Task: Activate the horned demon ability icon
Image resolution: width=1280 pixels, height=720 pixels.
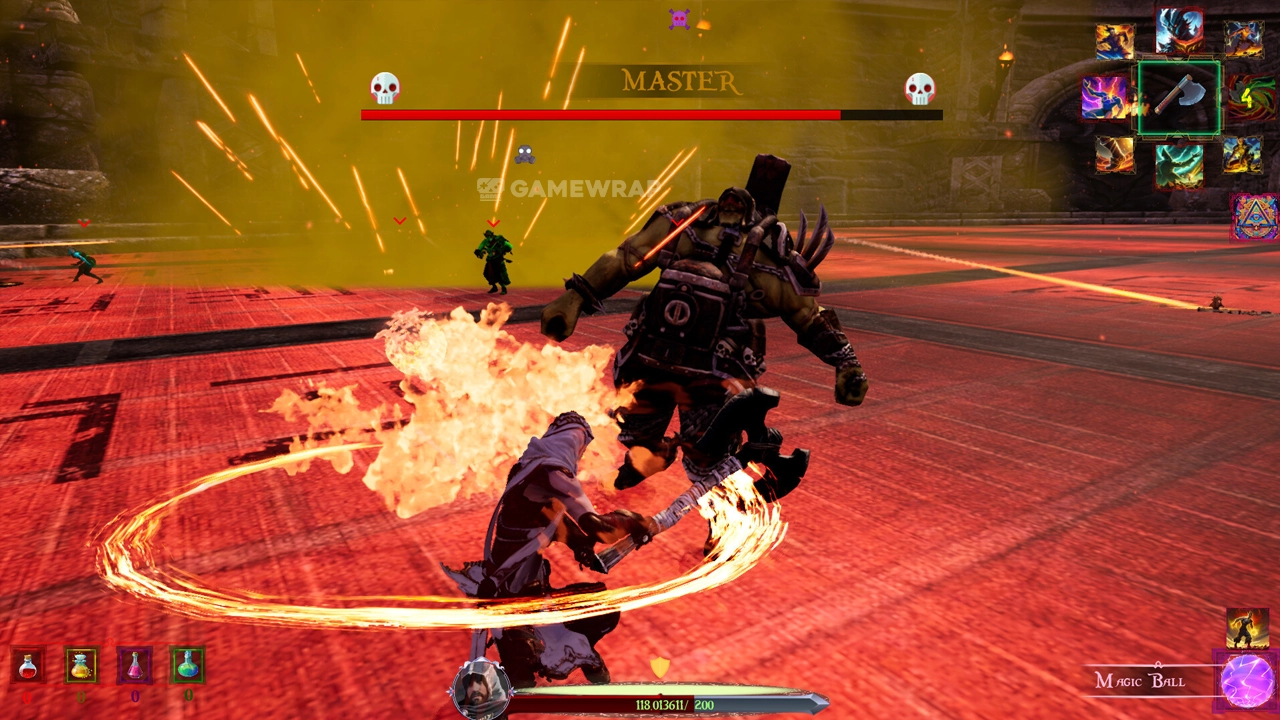Action: point(1179,31)
